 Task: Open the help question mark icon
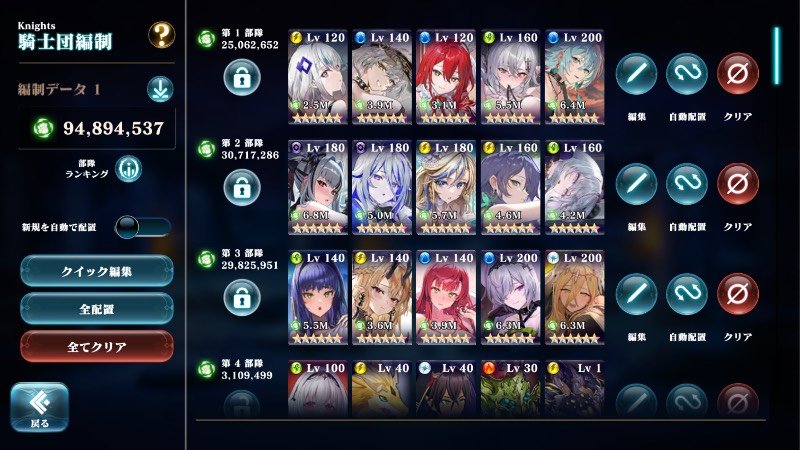(x=161, y=35)
